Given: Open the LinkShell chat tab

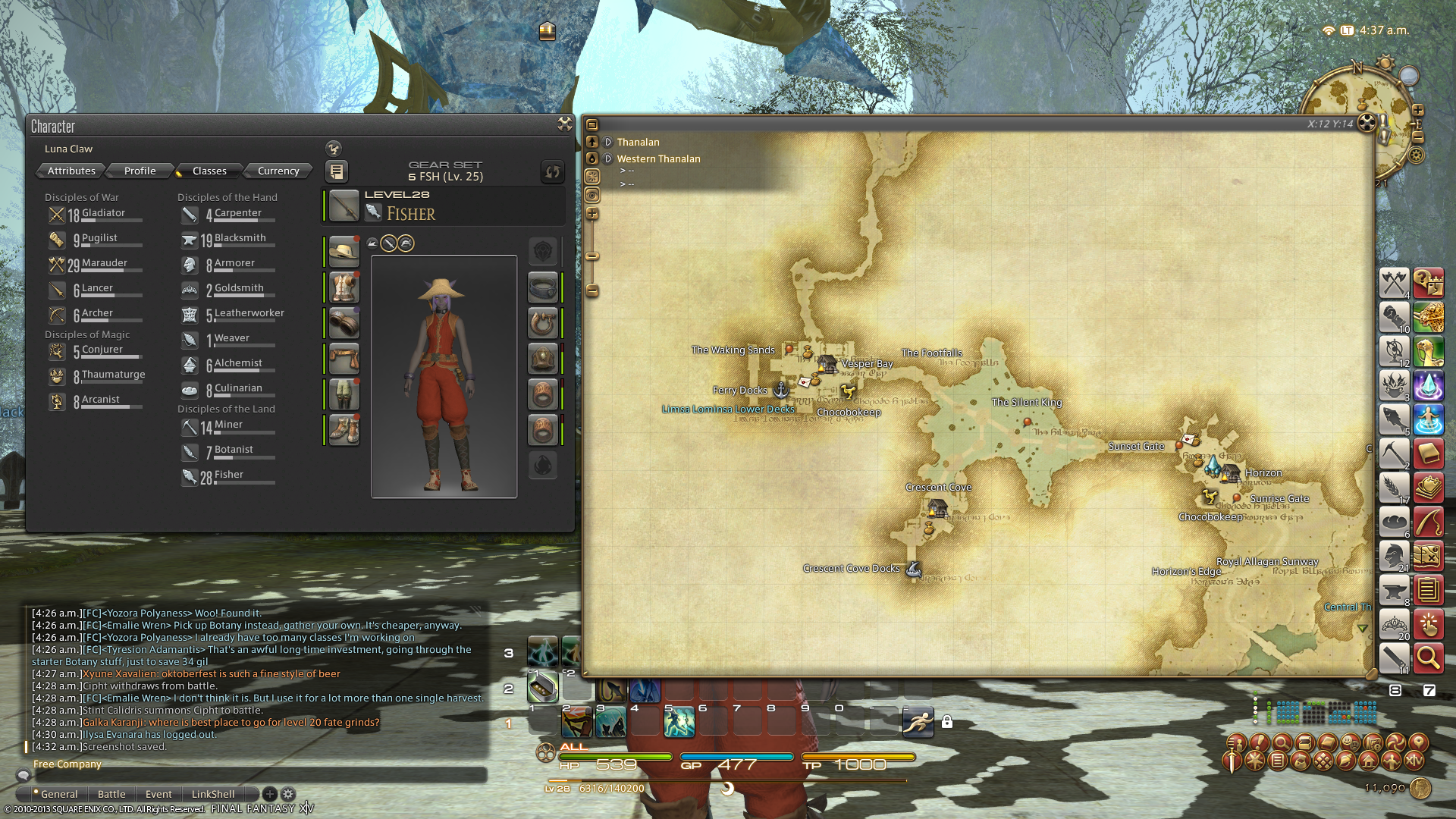Looking at the screenshot, I should click(x=212, y=794).
